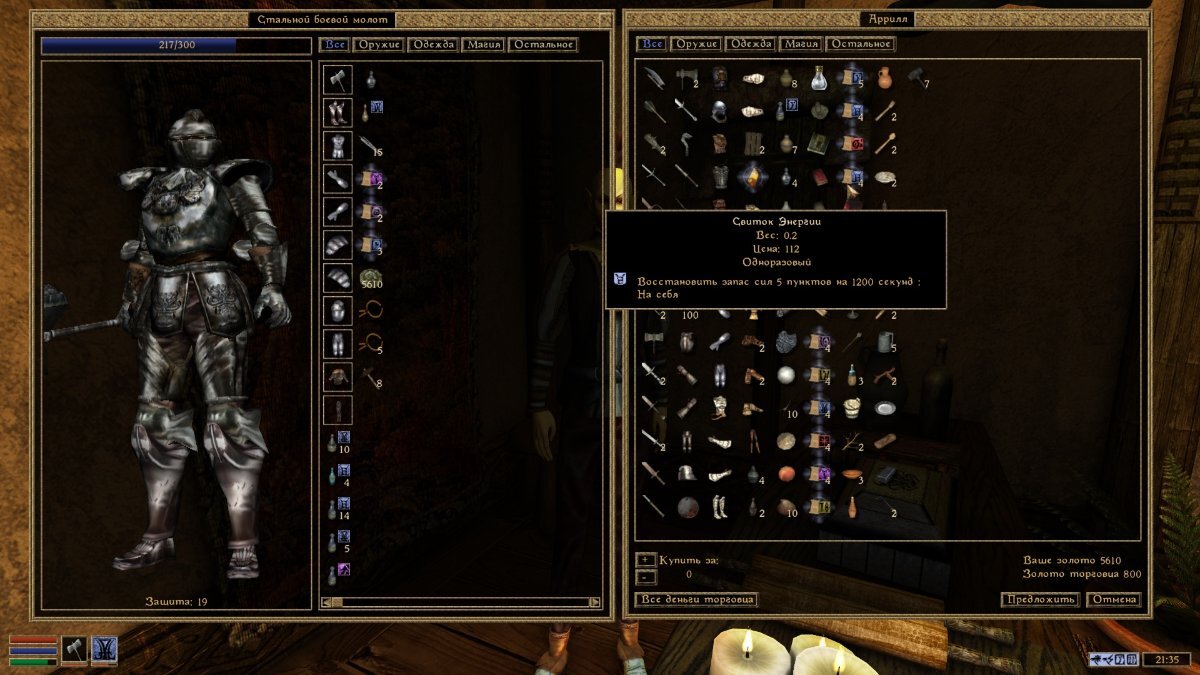Cancel the barter with Отмена
This screenshot has width=1200, height=675.
point(1114,600)
